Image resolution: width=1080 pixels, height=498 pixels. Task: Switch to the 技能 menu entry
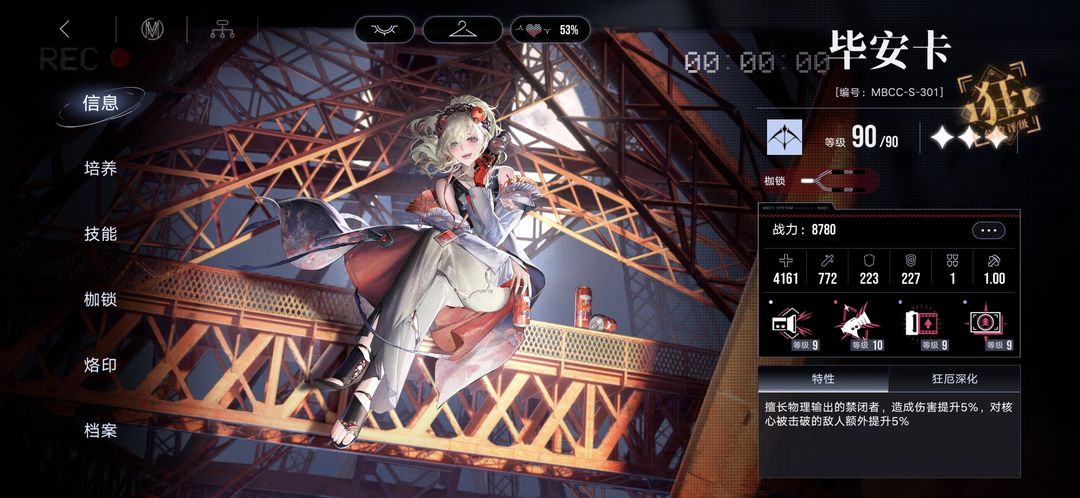coord(100,234)
